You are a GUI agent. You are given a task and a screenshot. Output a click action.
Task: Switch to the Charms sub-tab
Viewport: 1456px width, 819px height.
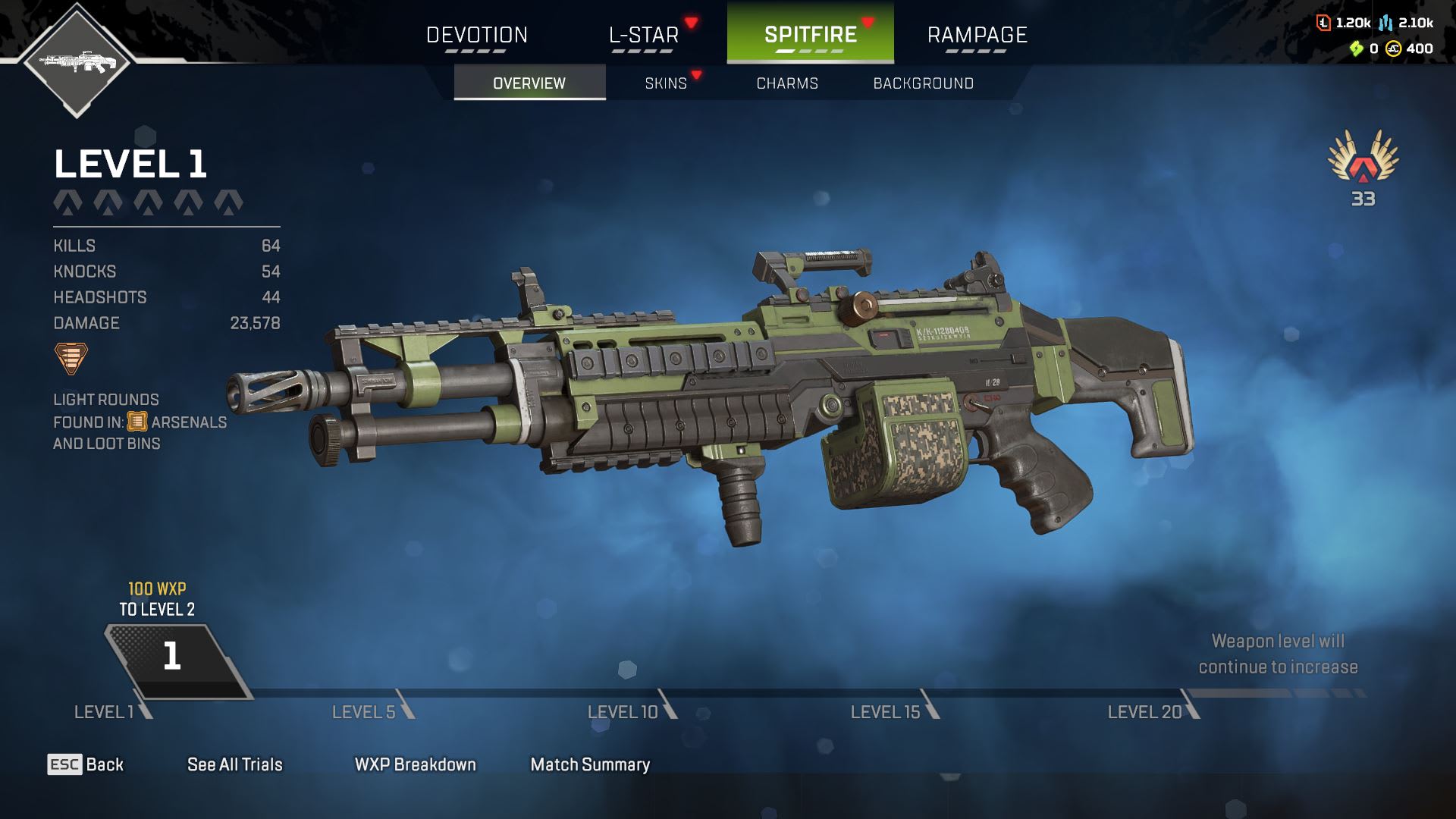tap(787, 83)
